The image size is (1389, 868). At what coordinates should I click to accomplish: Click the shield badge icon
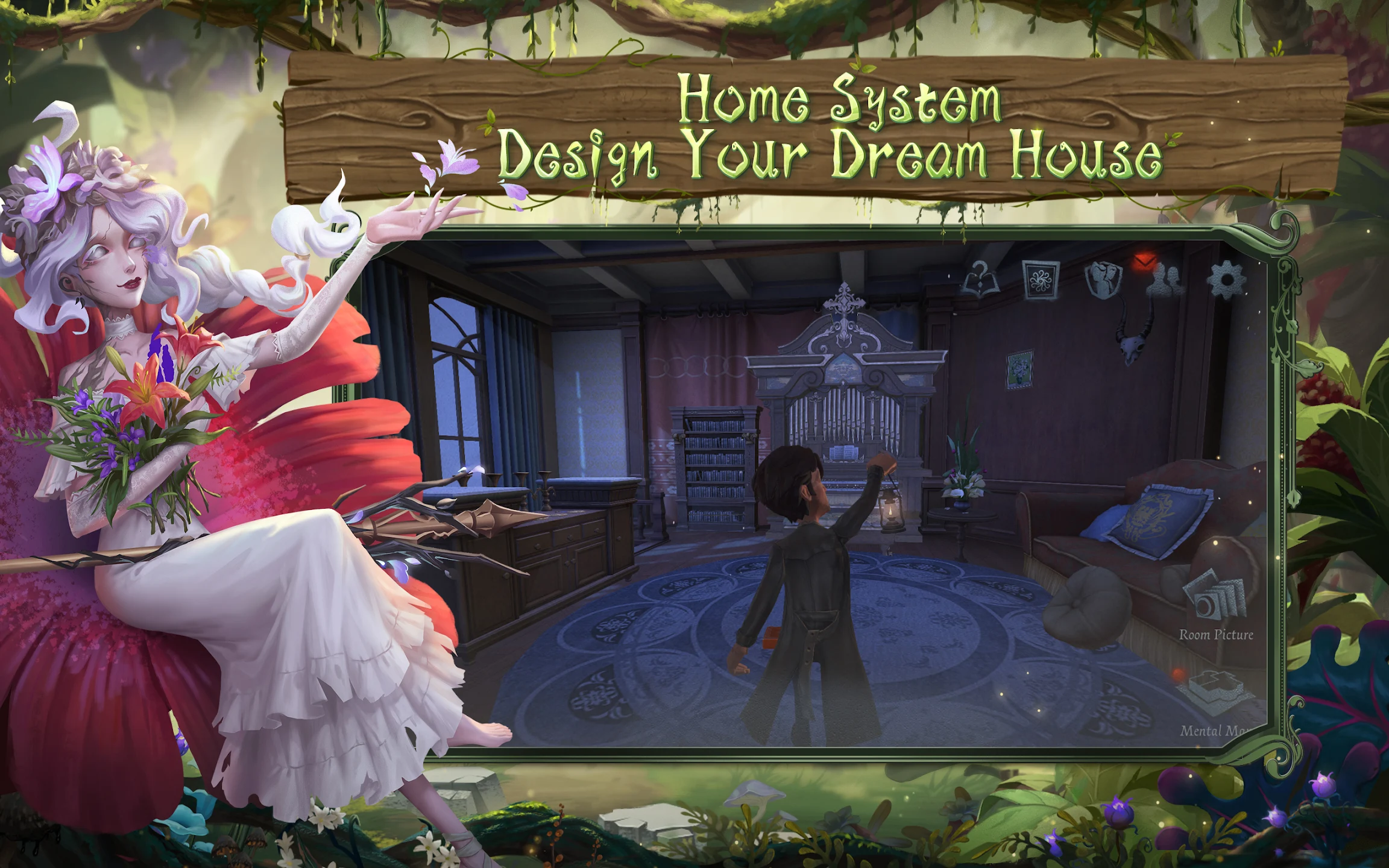click(1103, 278)
